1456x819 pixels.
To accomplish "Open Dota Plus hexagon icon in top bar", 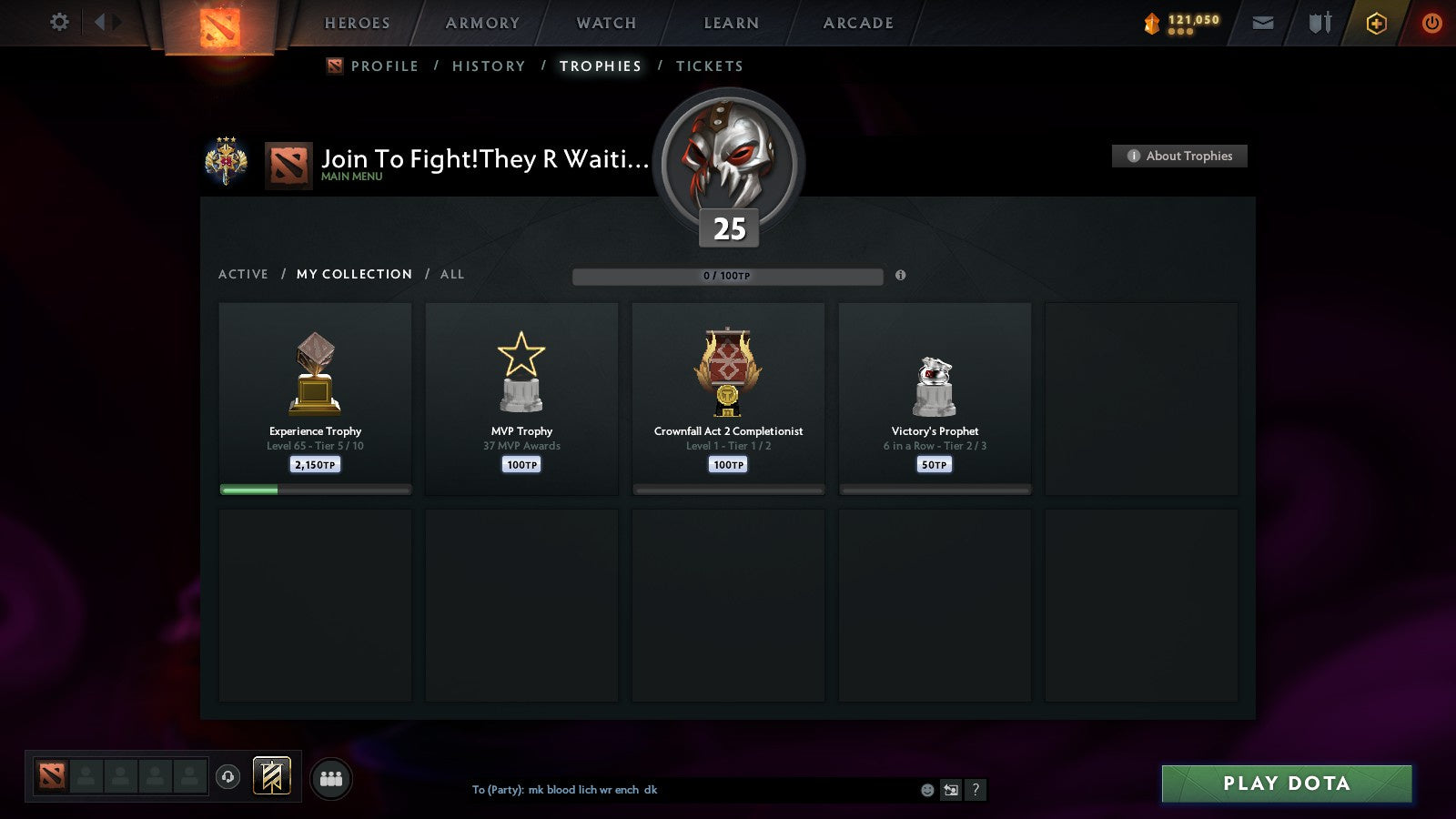I will click(1376, 23).
